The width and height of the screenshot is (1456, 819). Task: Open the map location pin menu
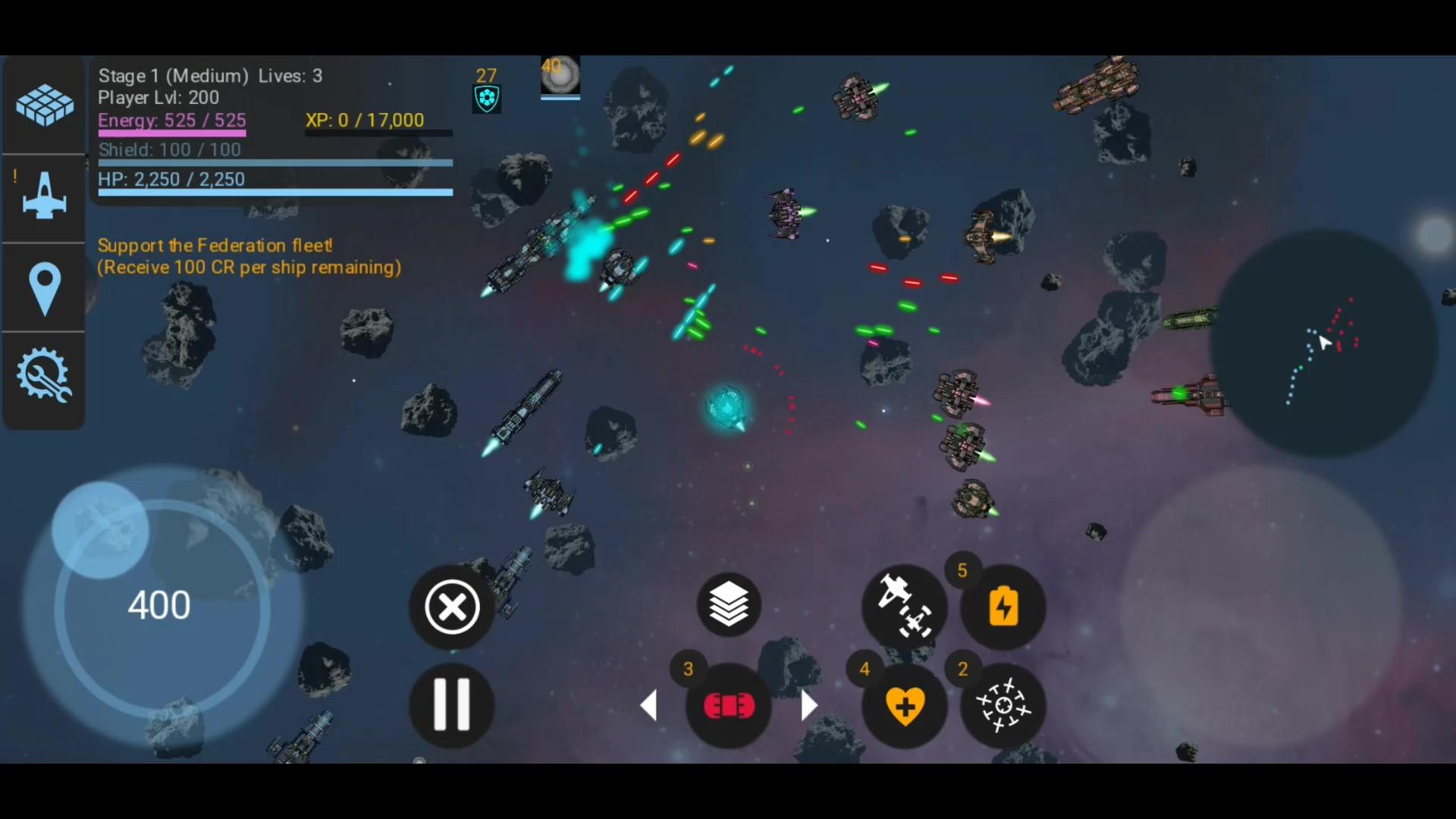point(43,288)
